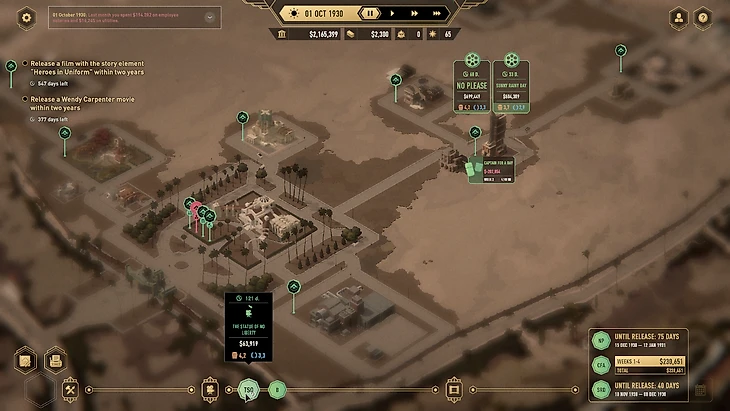Set time to double fast-forward speed
730x411 pixels.
pyautogui.click(x=414, y=14)
